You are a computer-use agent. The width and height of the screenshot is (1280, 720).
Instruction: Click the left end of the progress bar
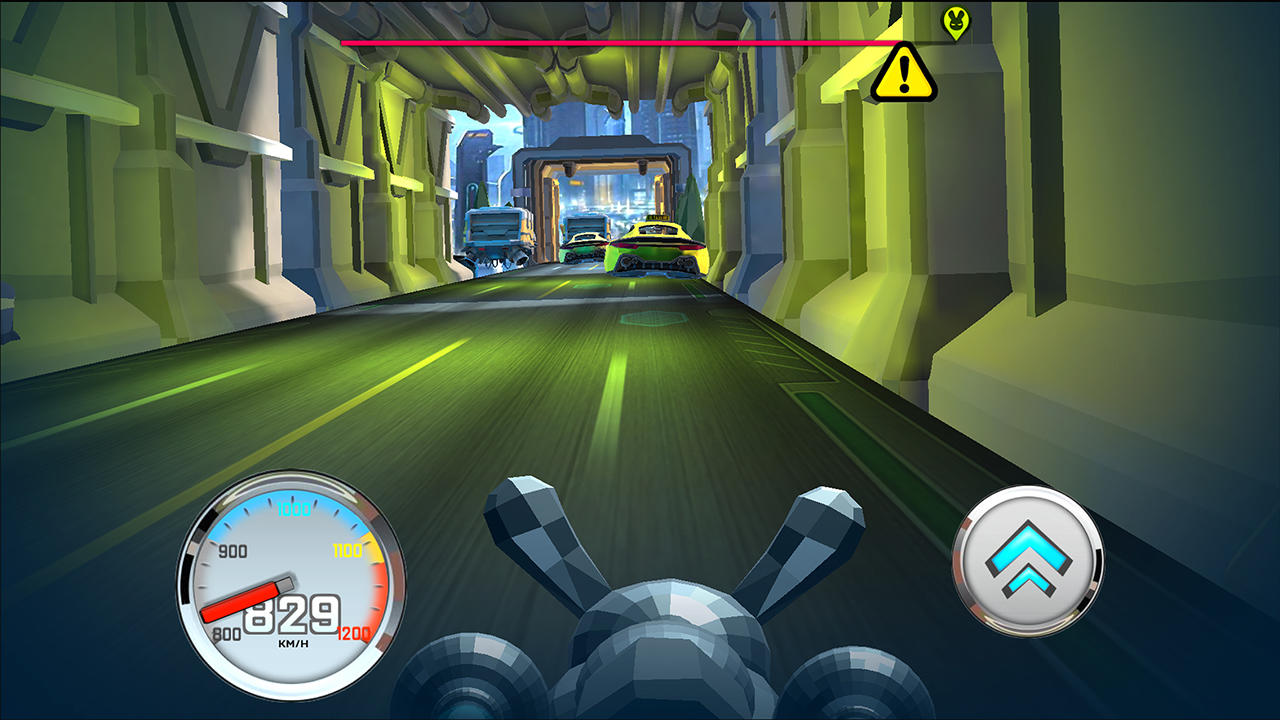point(345,44)
